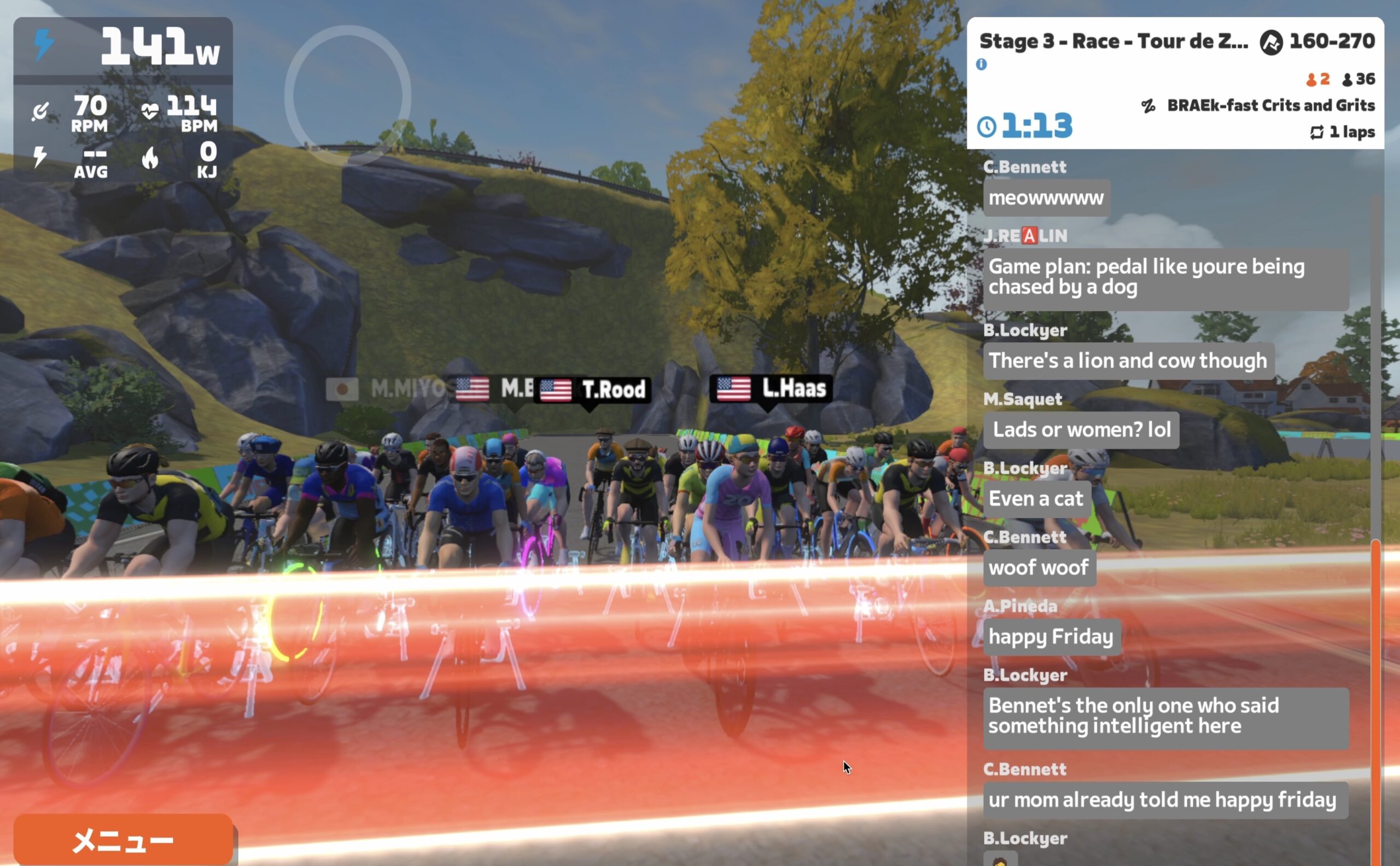Select the T.Rood rider name tag
The width and height of the screenshot is (1400, 866).
(x=592, y=390)
